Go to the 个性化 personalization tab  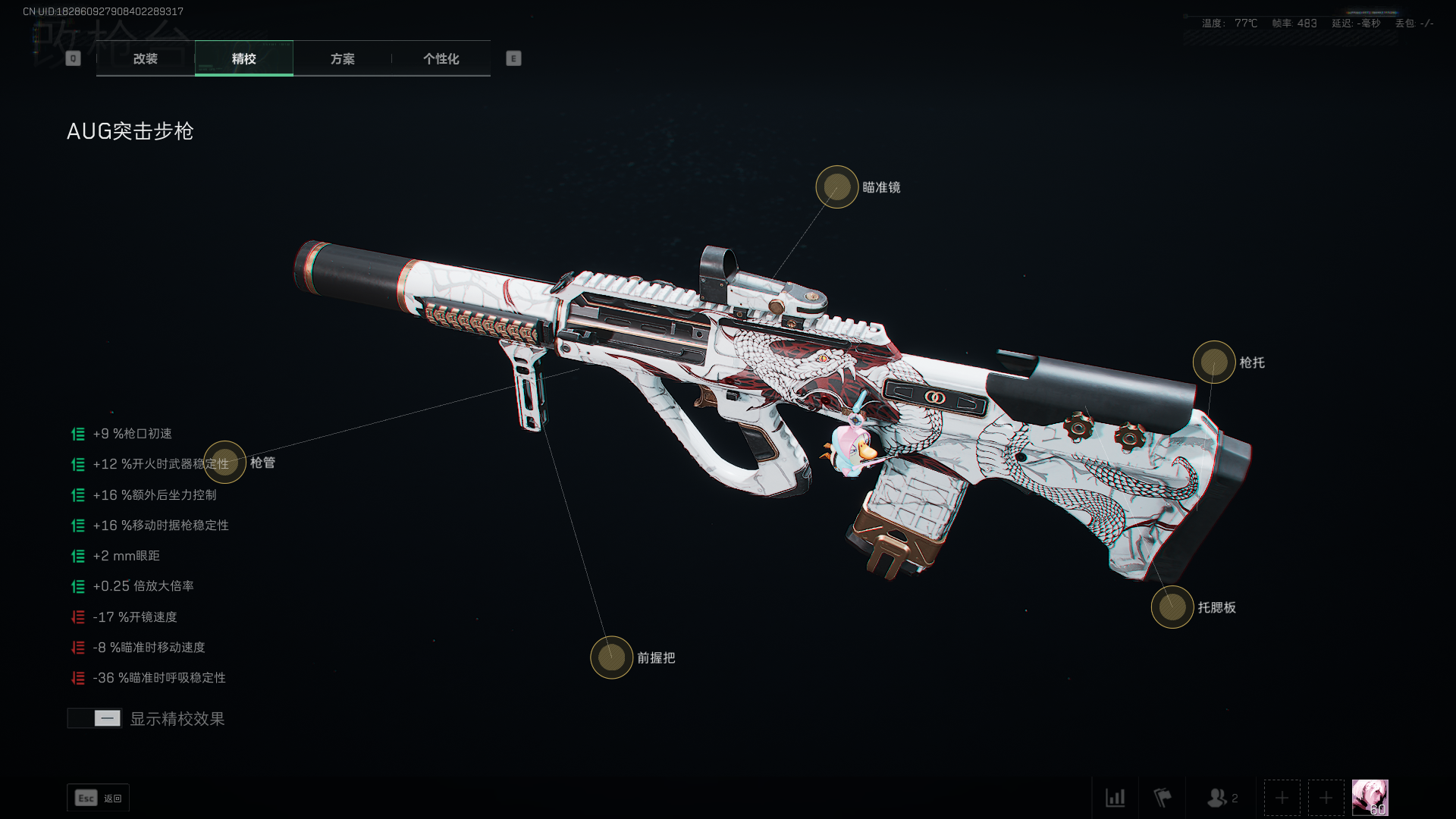click(441, 58)
